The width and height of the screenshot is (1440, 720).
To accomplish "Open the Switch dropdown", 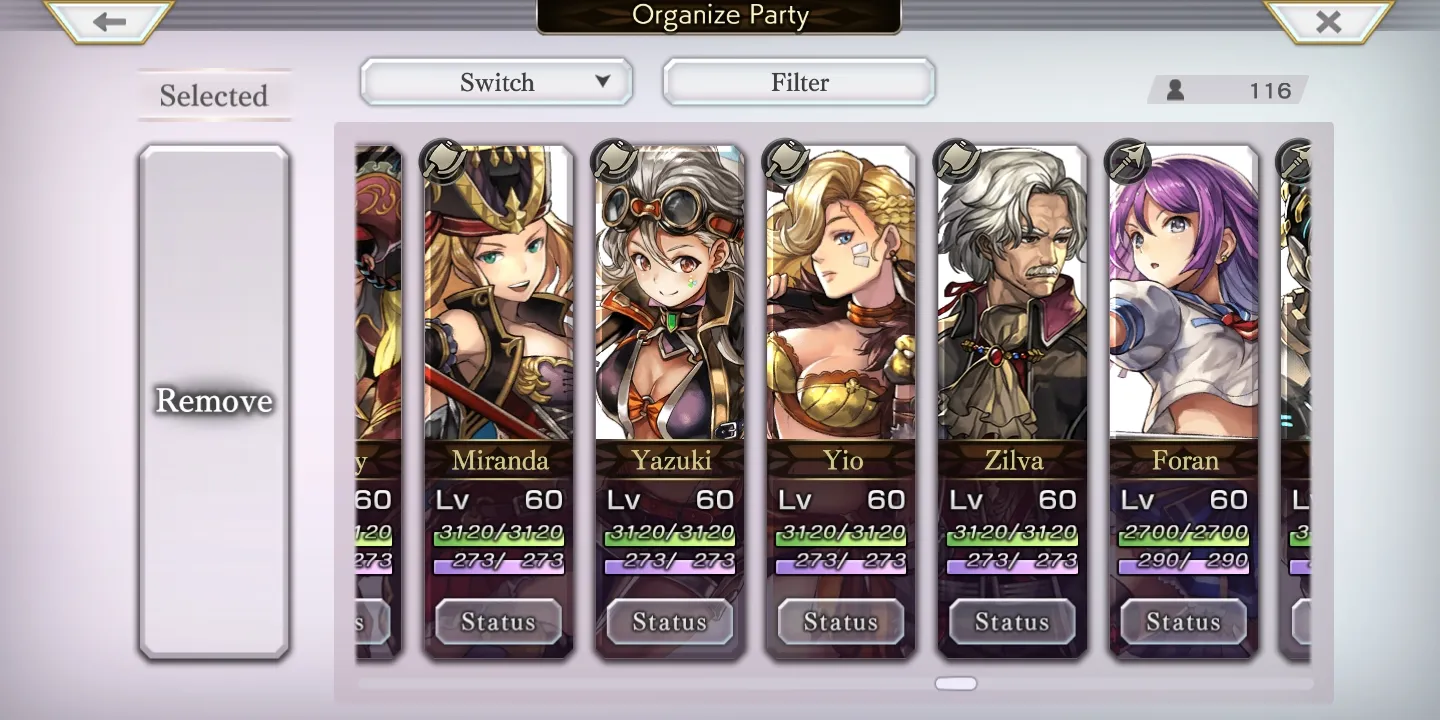I will coord(497,82).
